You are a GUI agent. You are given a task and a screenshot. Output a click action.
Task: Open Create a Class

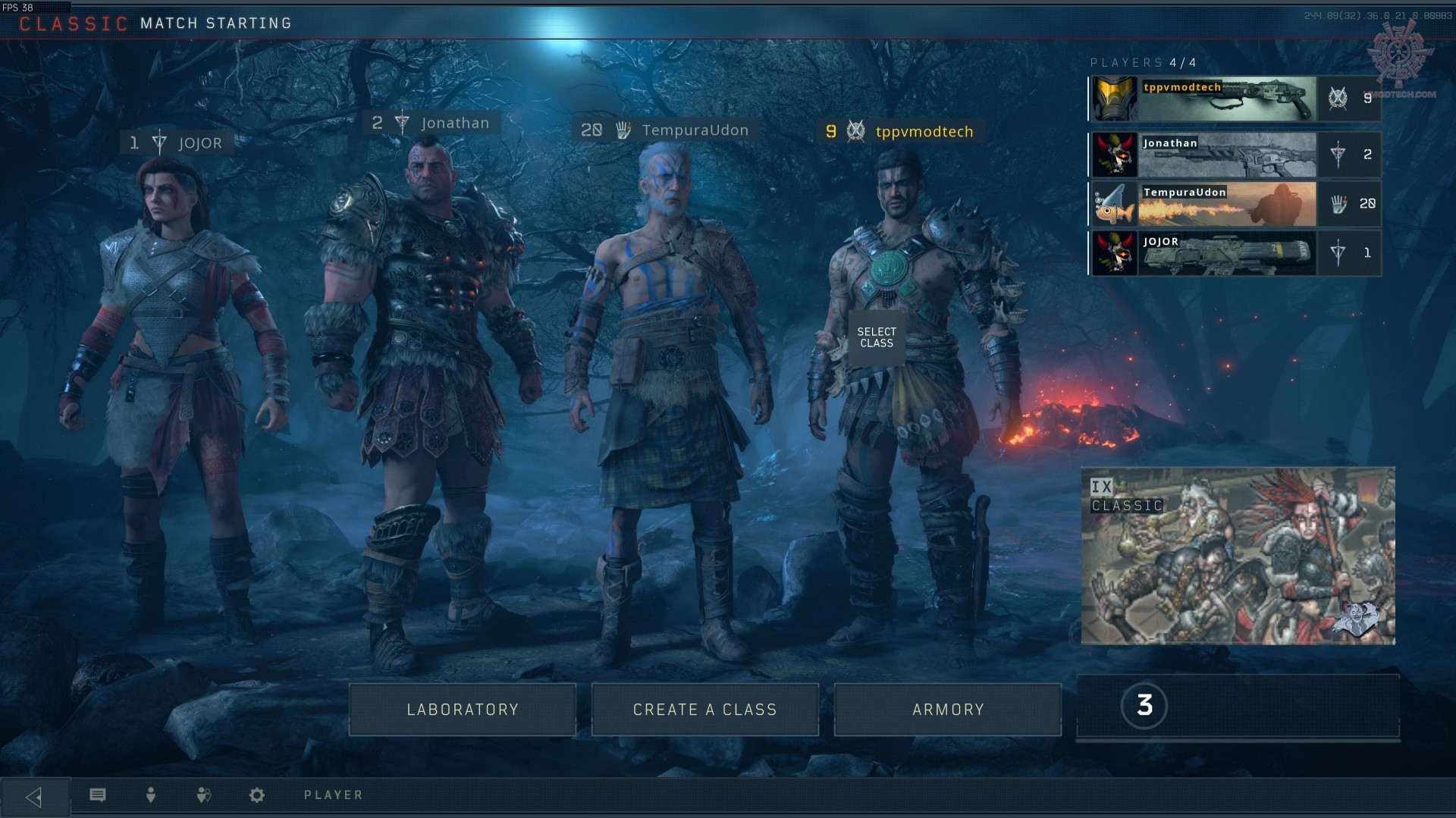(705, 710)
